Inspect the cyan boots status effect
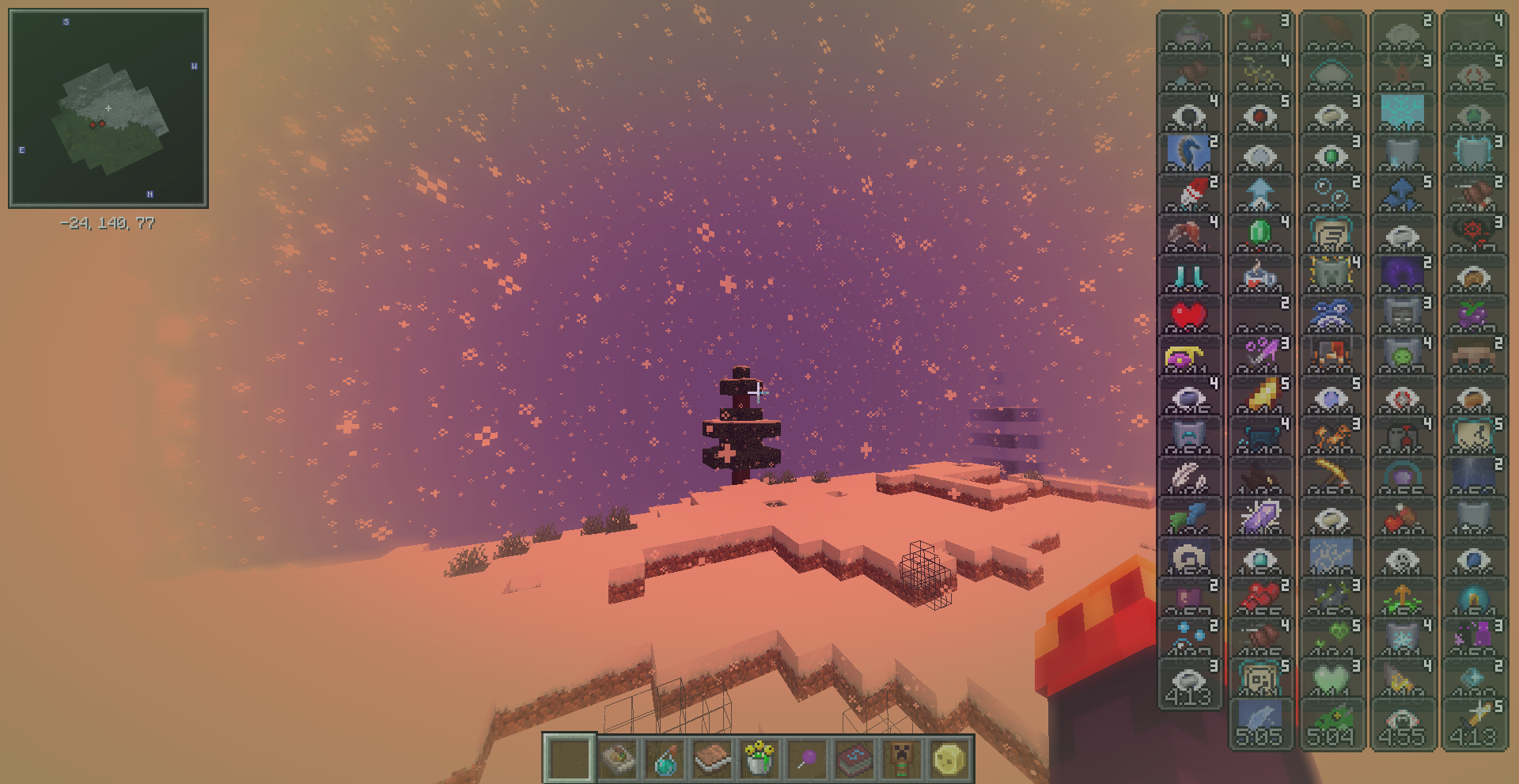 [1188, 275]
